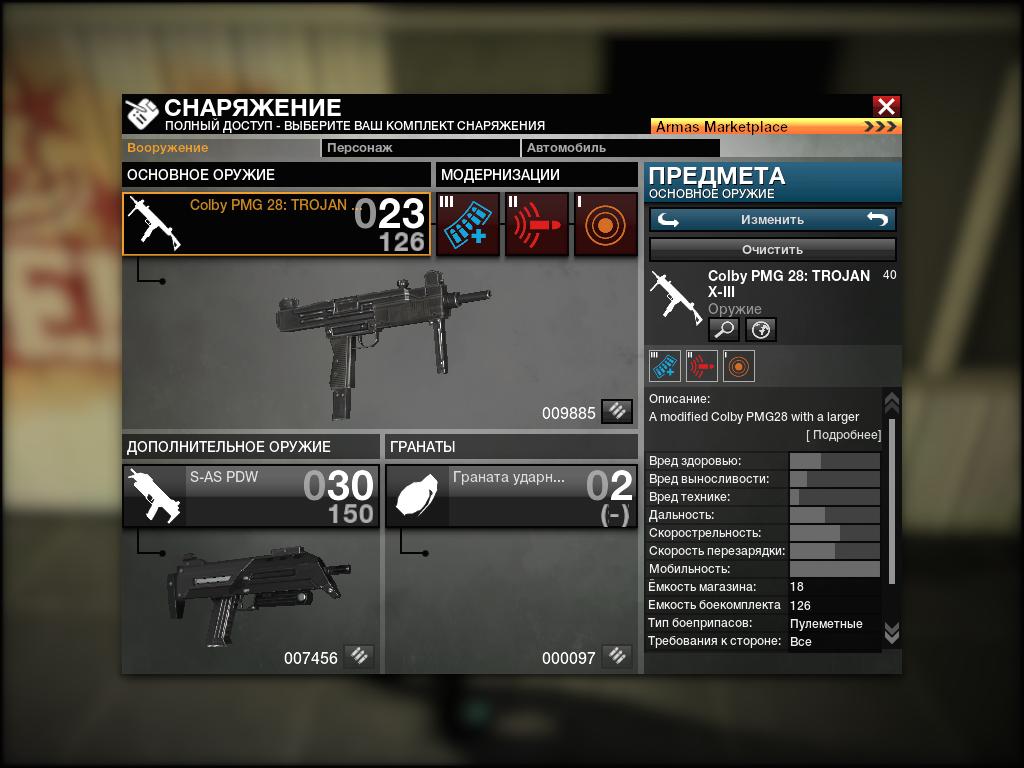Choose the S-AS PDW secondary weapon slot
Viewport: 1024px width, 768px height.
[x=251, y=495]
